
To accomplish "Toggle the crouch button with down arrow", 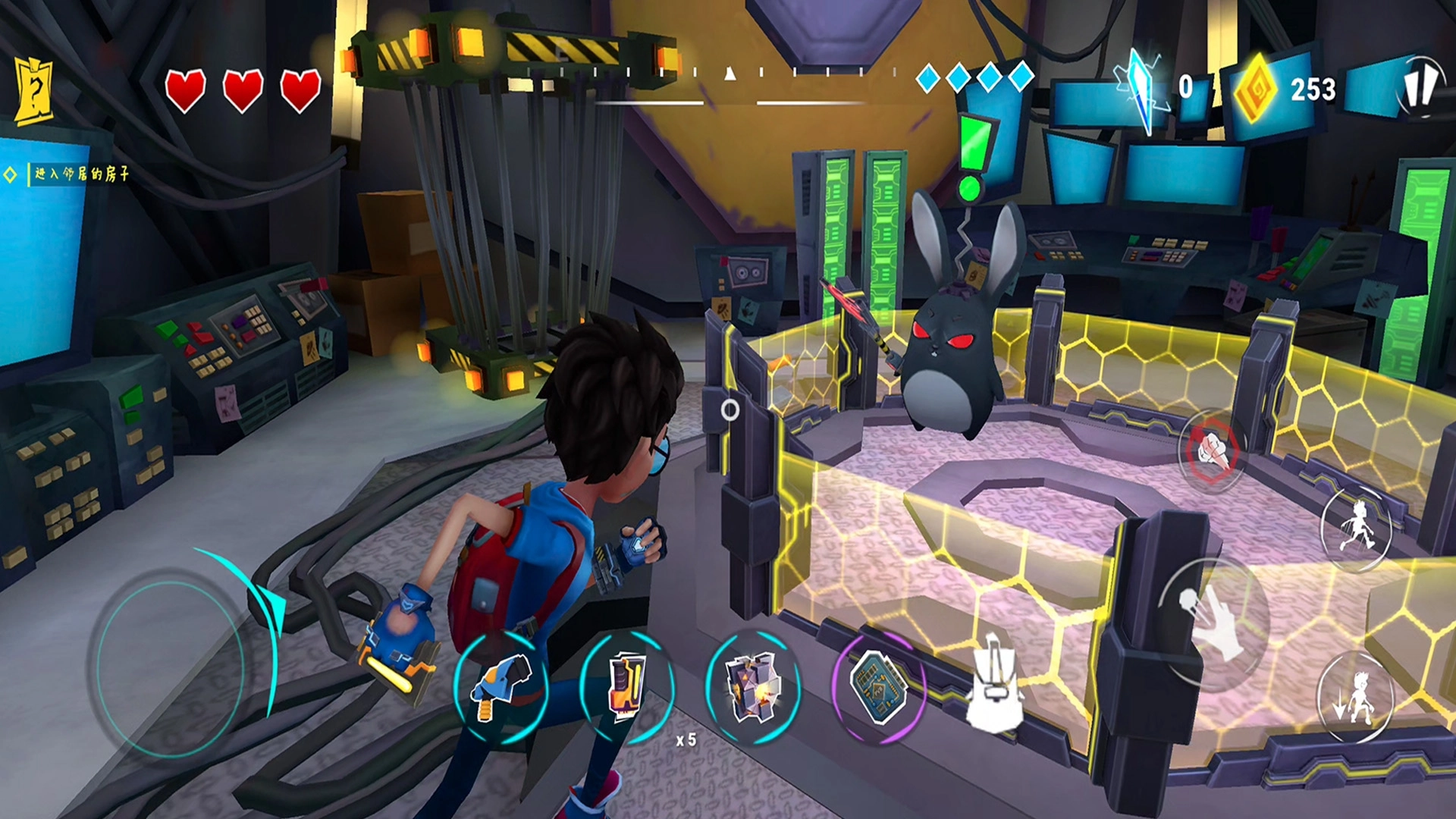I will click(1355, 698).
